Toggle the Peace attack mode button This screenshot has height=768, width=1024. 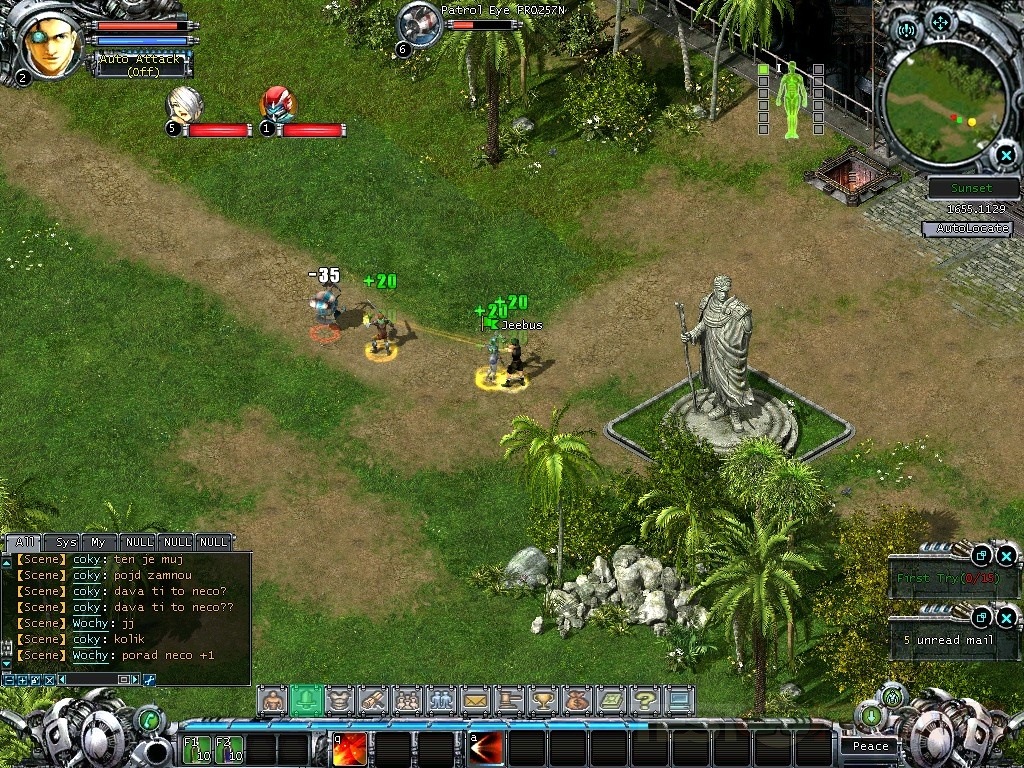870,746
